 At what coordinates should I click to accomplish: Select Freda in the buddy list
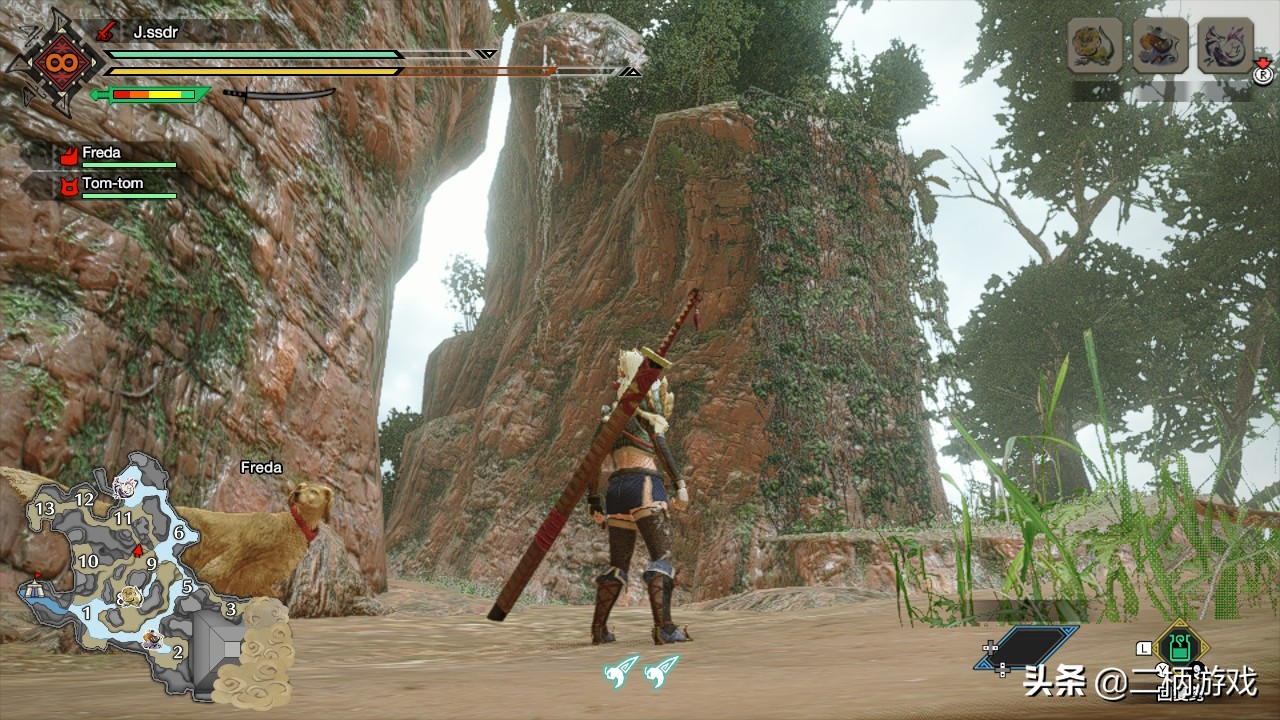(100, 154)
